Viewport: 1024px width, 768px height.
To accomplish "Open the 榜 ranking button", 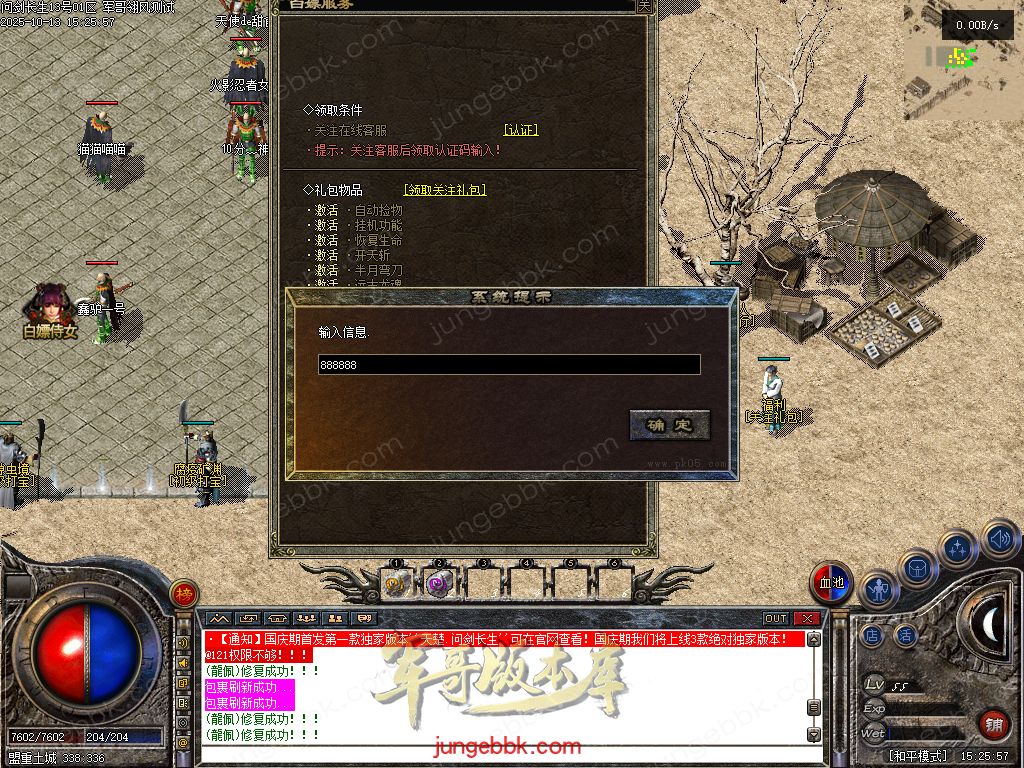I will coord(183,594).
